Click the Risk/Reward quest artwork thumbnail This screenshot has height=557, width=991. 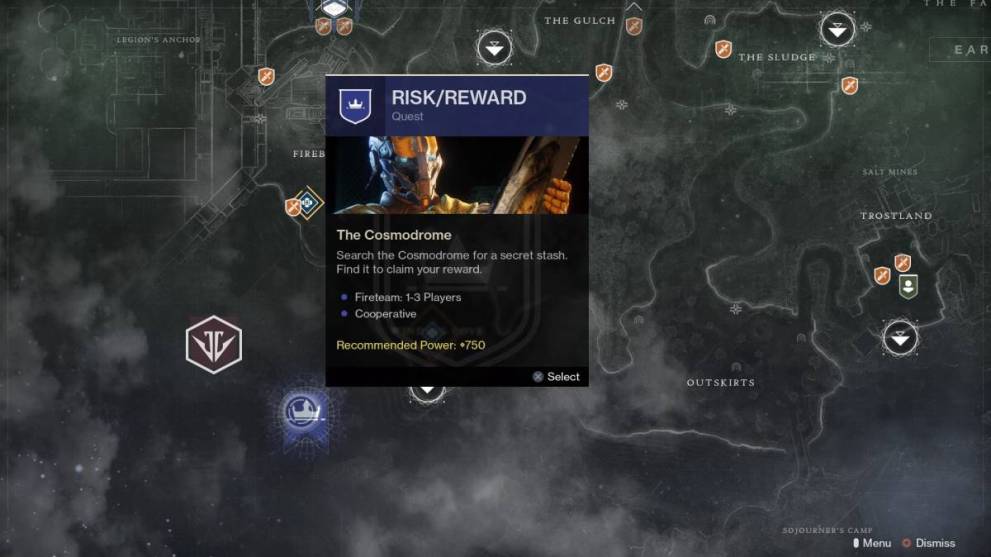457,175
